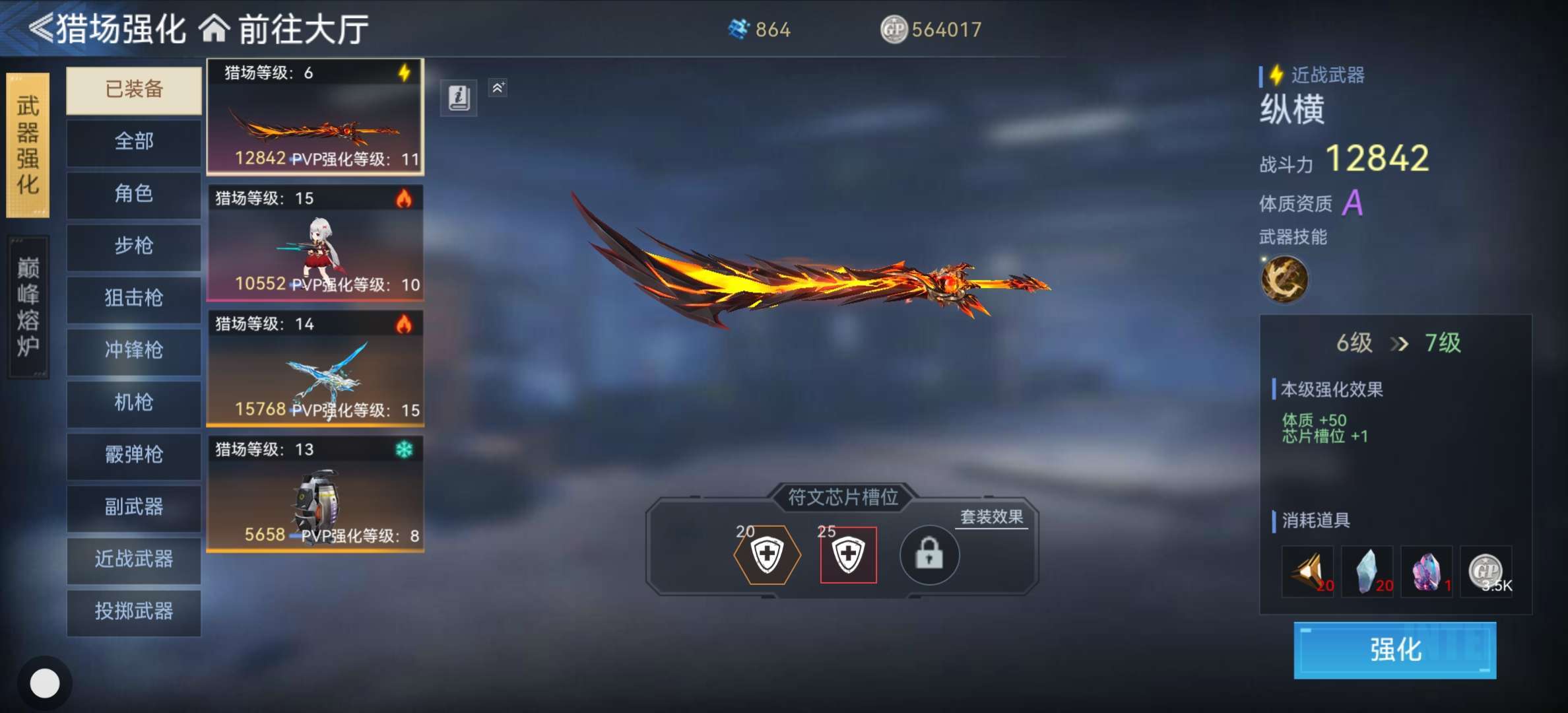Click the red-bordered rune chip slot
Screen dimensions: 1568x713
pyautogui.click(x=848, y=555)
